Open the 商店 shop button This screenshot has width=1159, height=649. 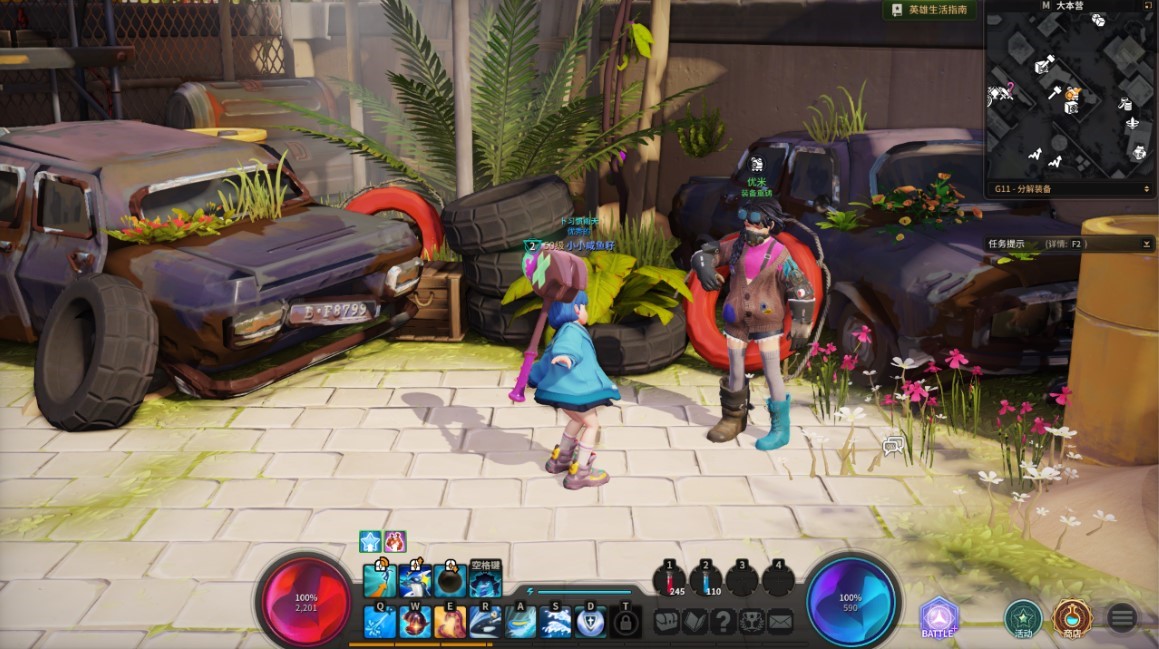[1072, 618]
